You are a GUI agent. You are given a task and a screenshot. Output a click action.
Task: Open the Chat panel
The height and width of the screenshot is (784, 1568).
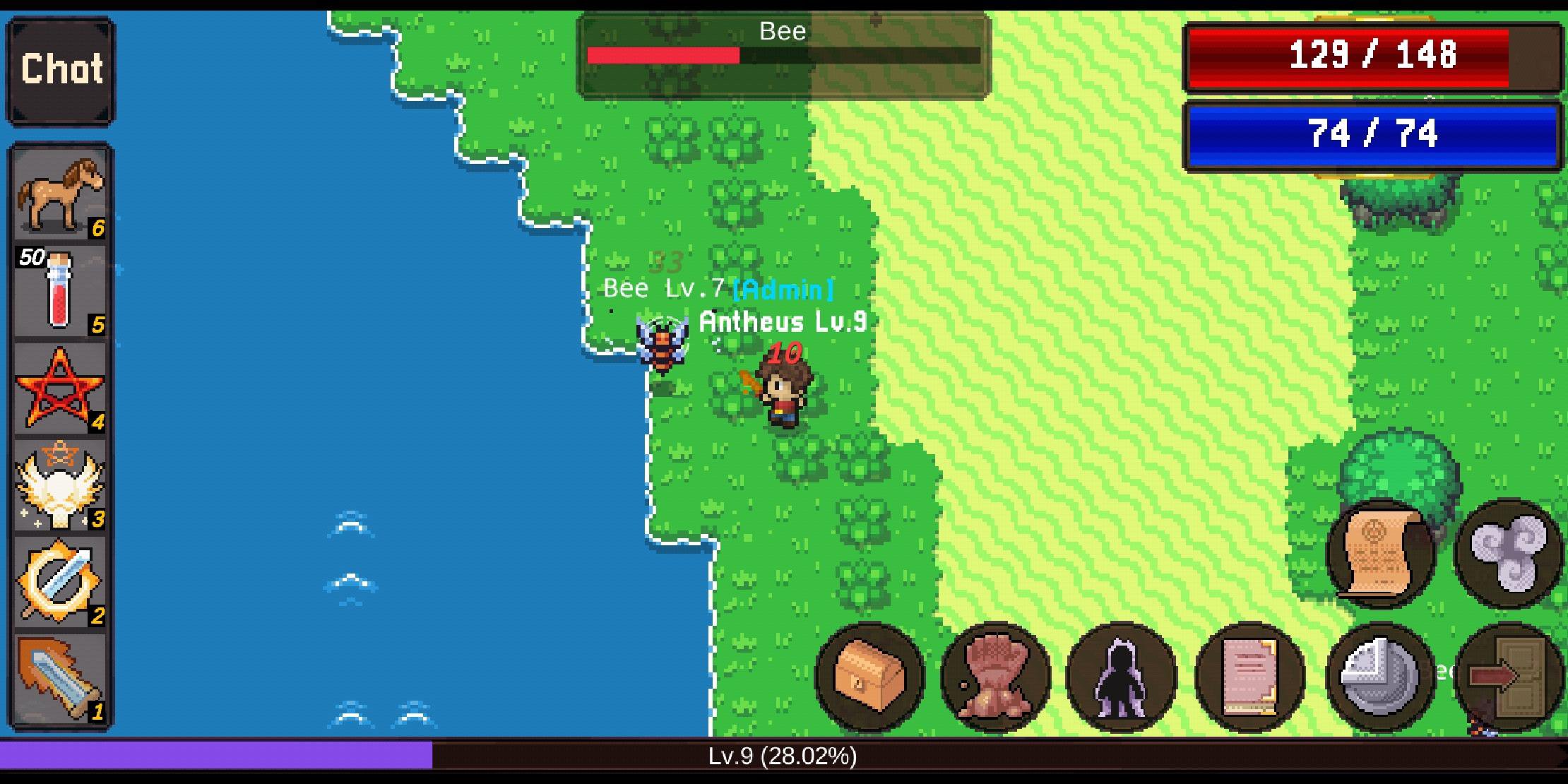point(60,69)
